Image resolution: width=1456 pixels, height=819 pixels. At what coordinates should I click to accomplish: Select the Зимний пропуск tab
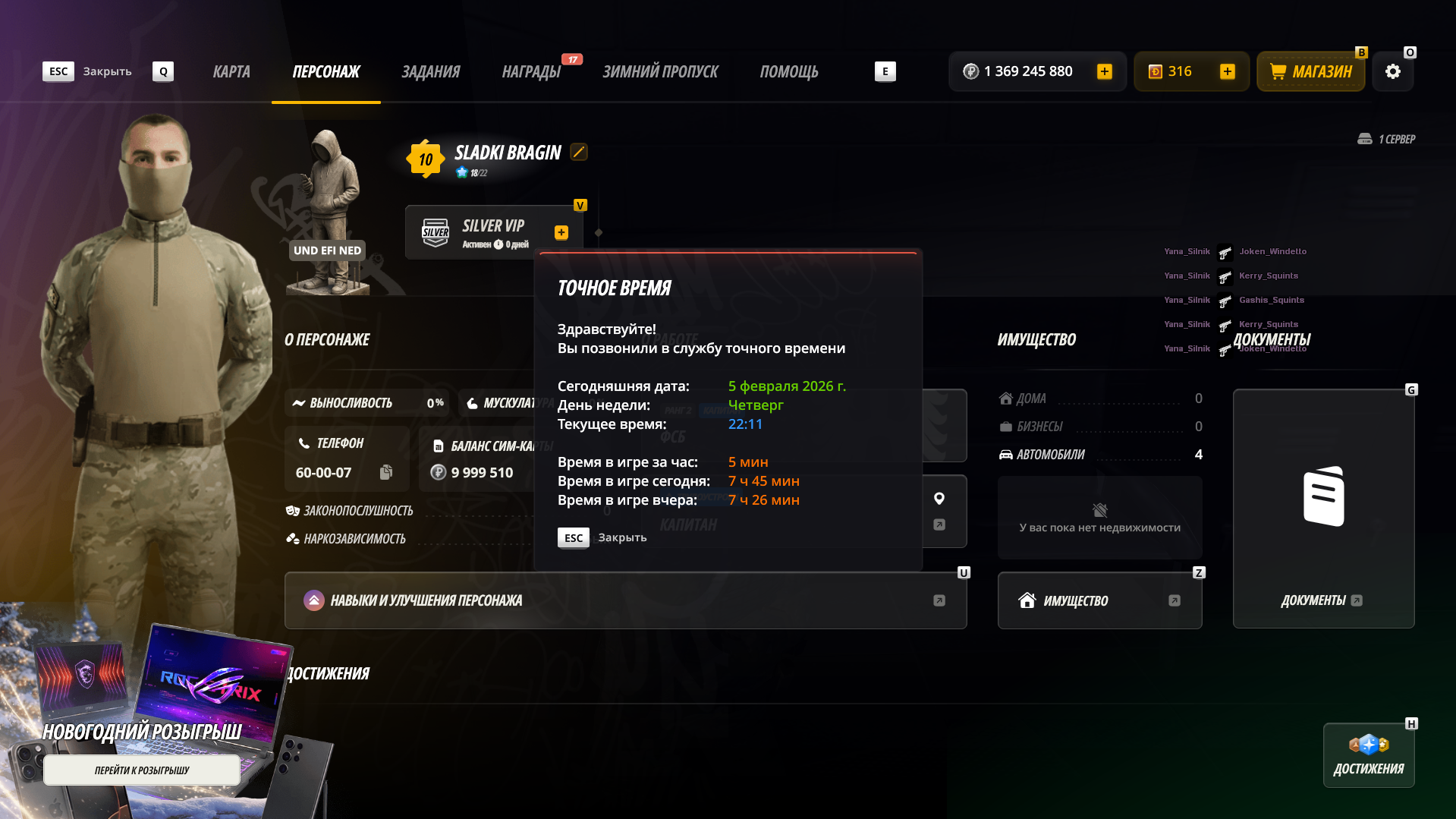pos(660,71)
